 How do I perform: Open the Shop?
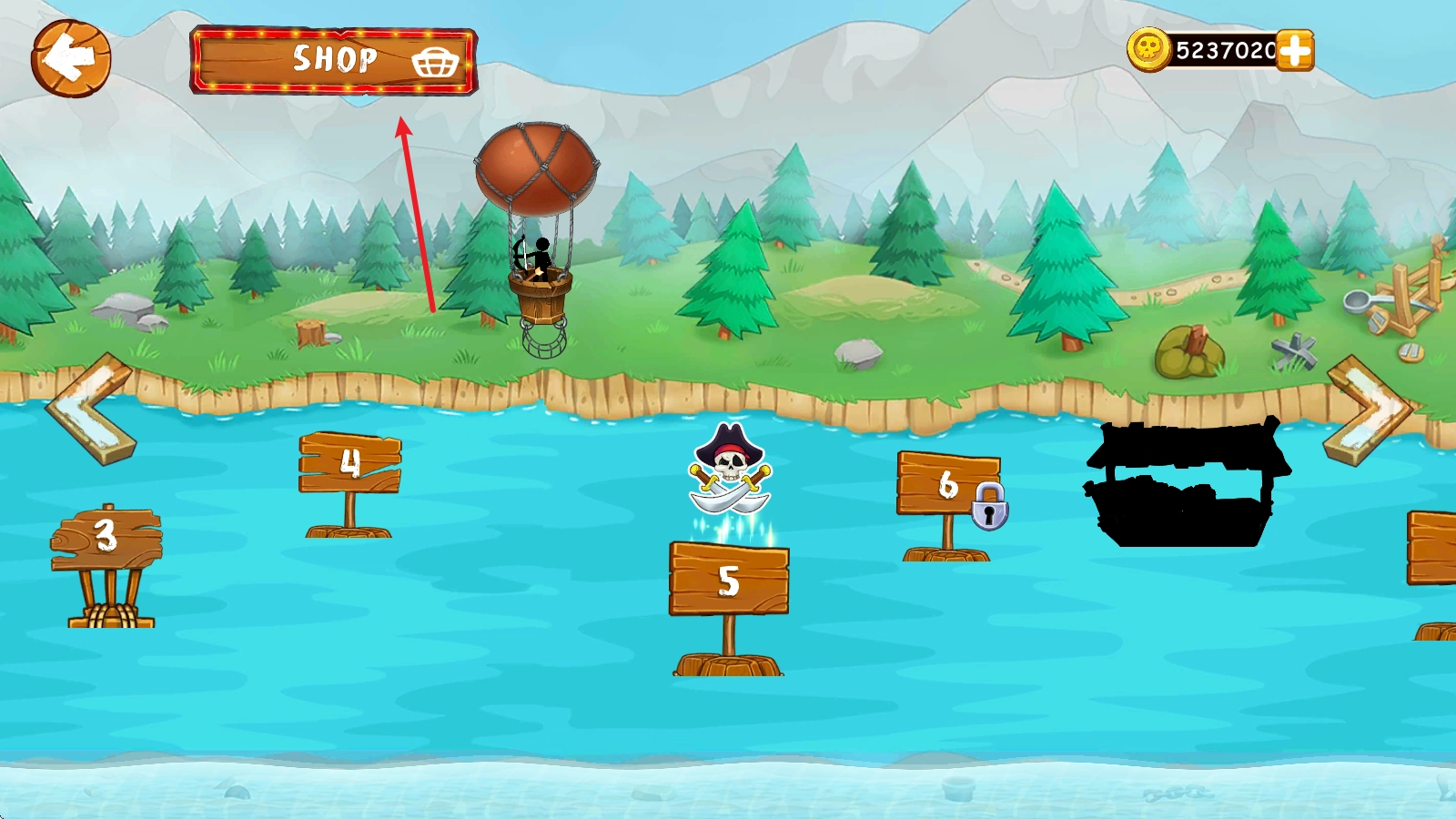point(334,60)
